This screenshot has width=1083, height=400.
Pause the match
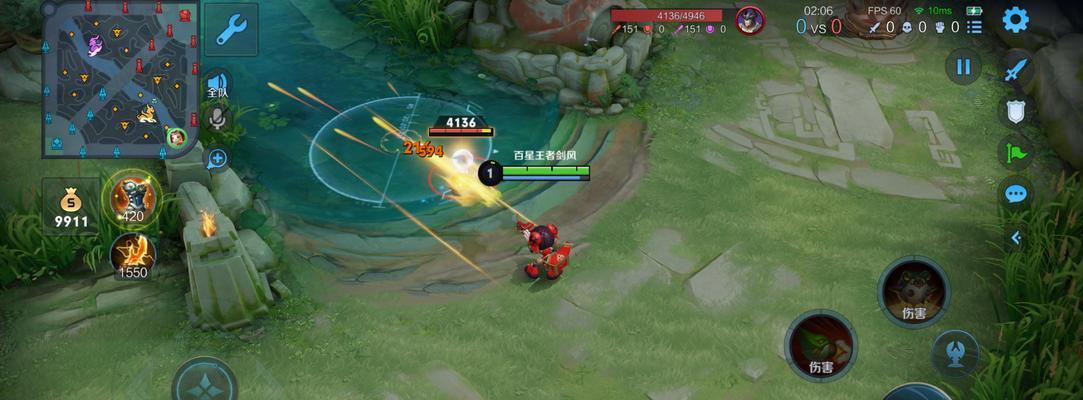point(963,67)
